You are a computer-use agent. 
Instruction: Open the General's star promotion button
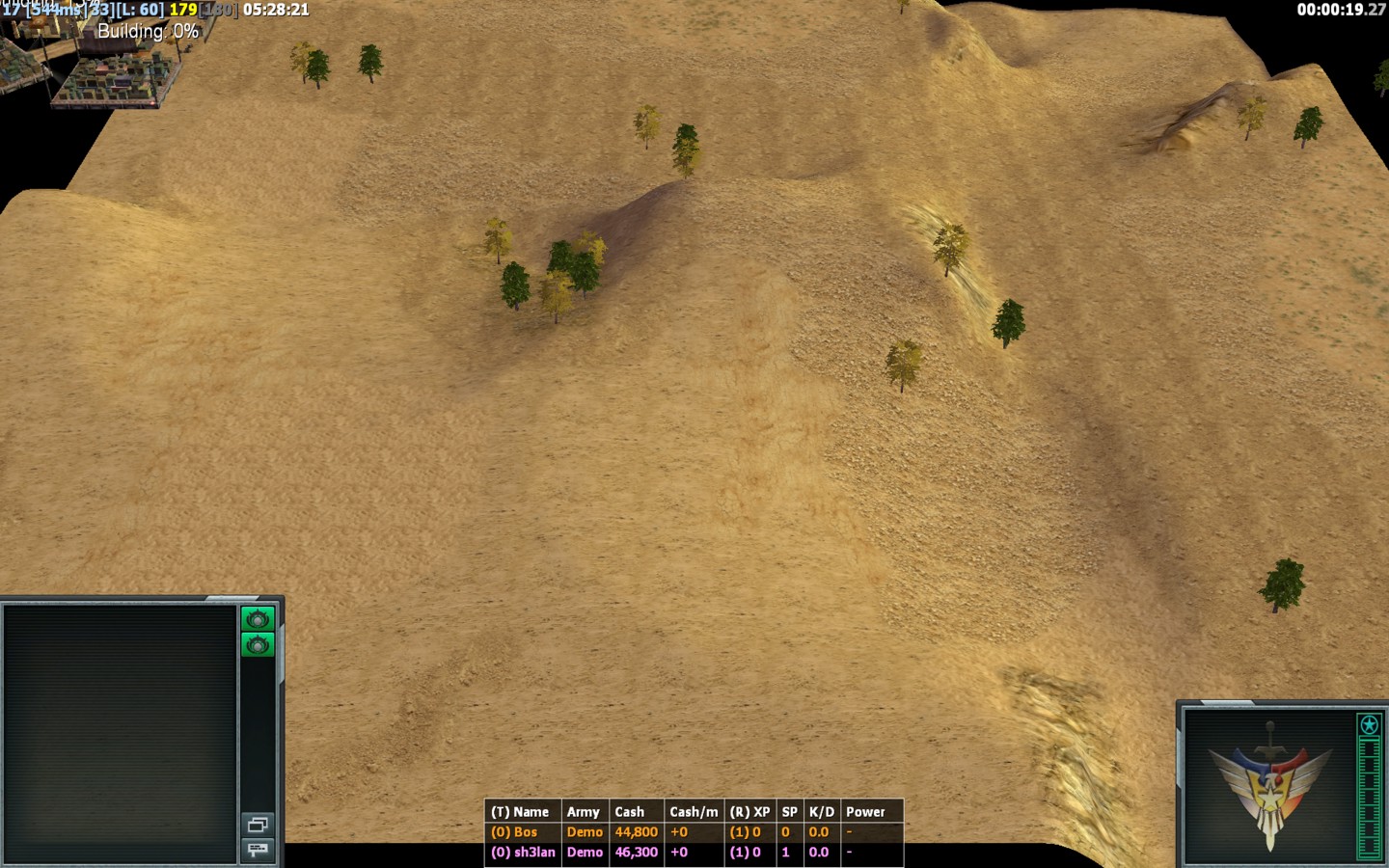1369,724
